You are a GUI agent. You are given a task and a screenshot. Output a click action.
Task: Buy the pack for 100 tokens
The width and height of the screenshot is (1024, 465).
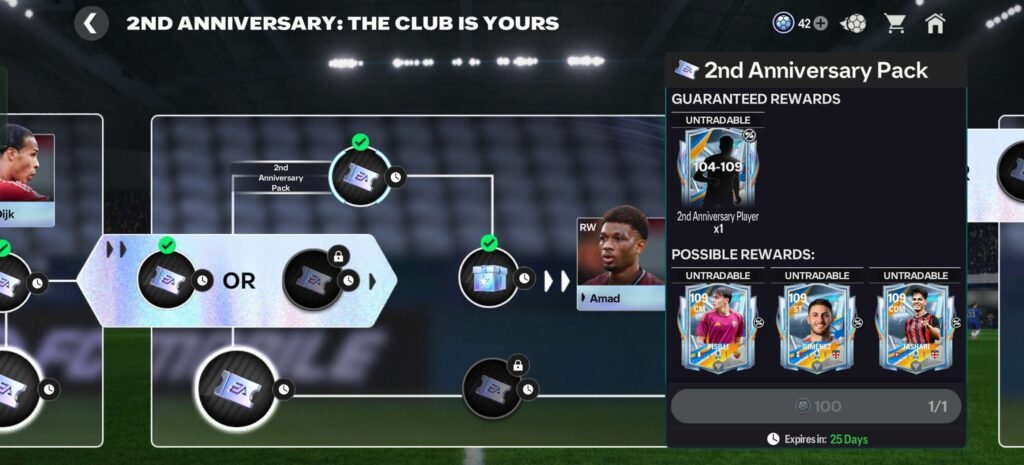point(815,406)
